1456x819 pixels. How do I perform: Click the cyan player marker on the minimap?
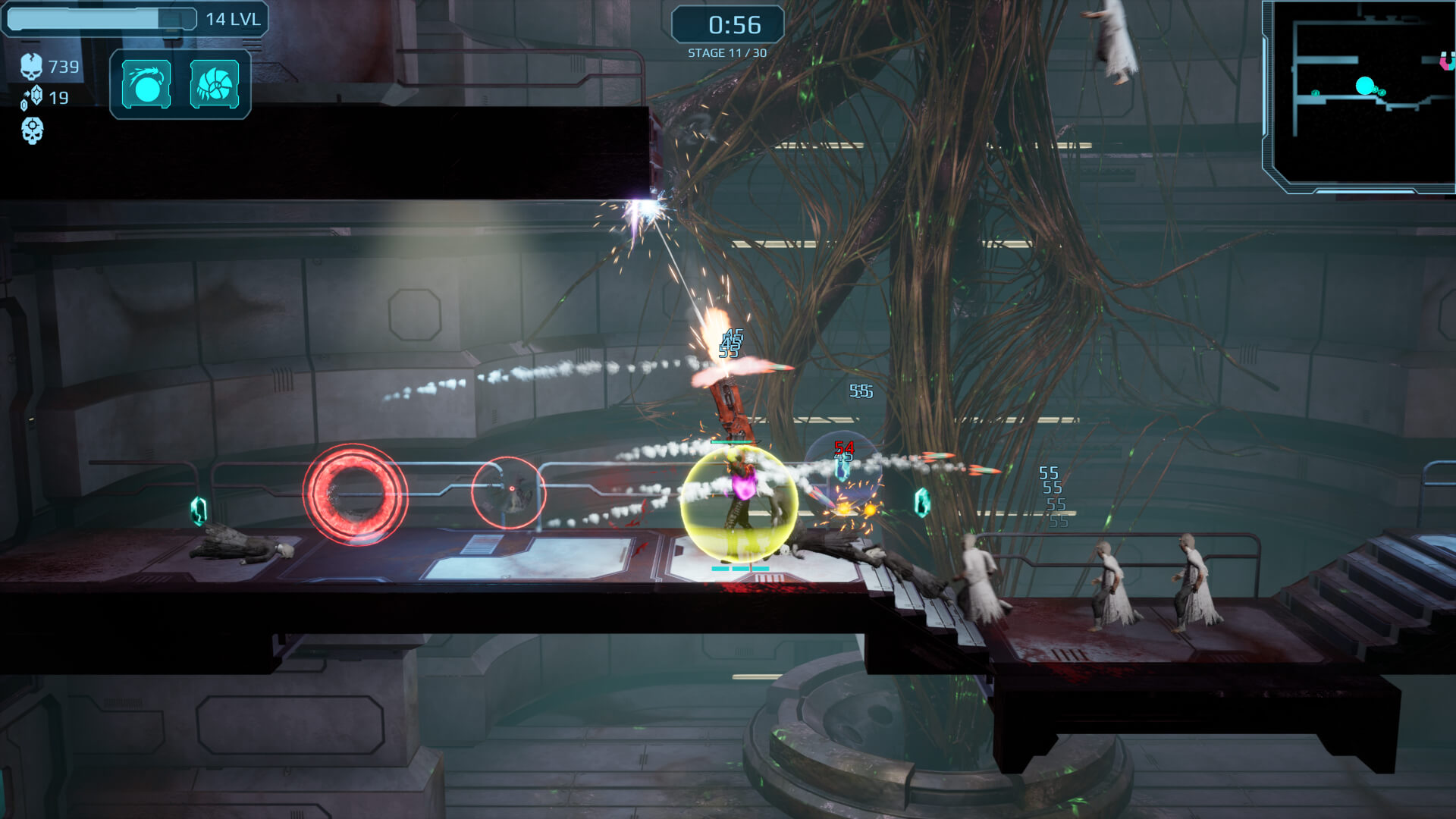[1365, 85]
